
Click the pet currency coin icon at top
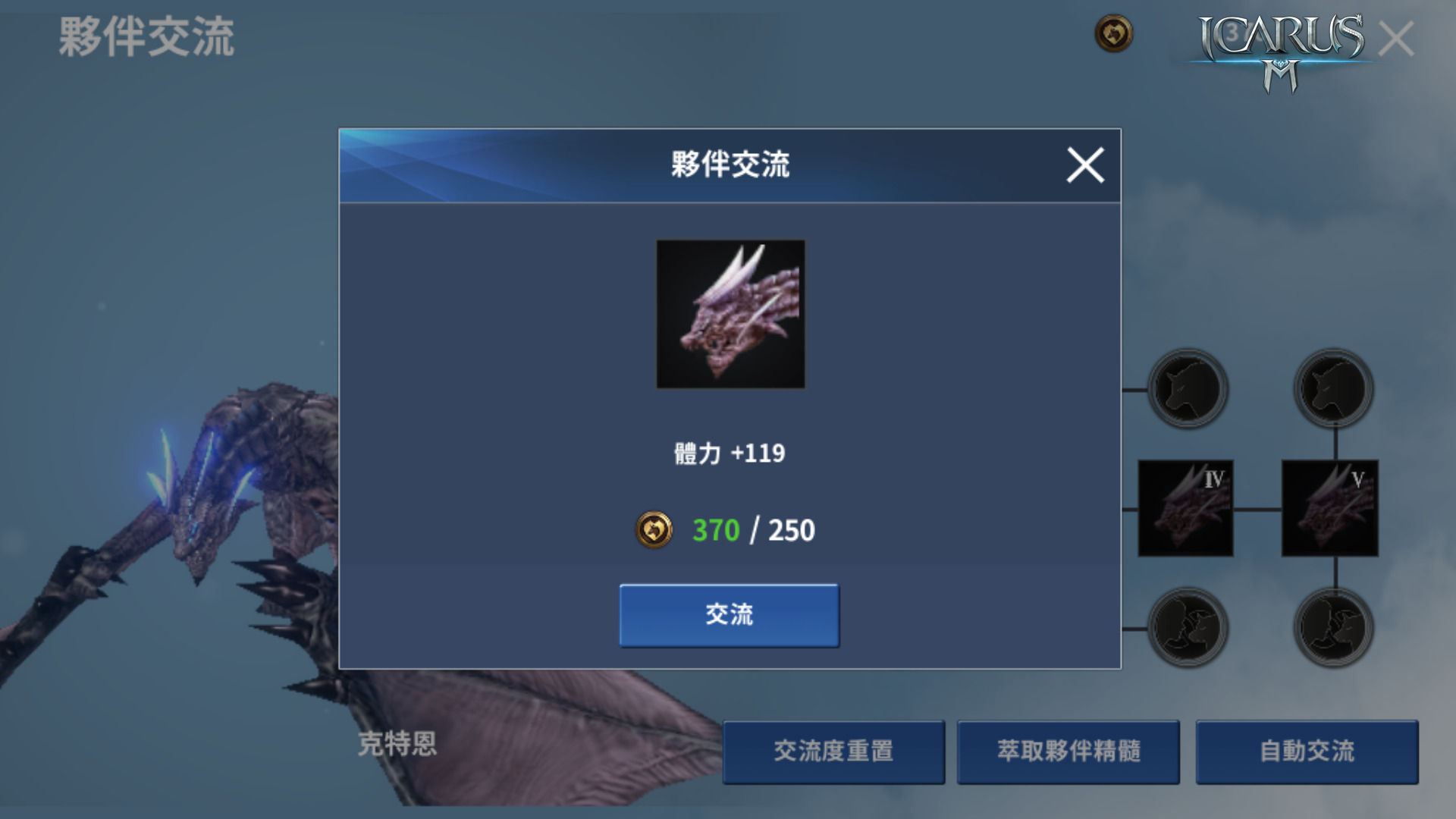(x=1112, y=33)
